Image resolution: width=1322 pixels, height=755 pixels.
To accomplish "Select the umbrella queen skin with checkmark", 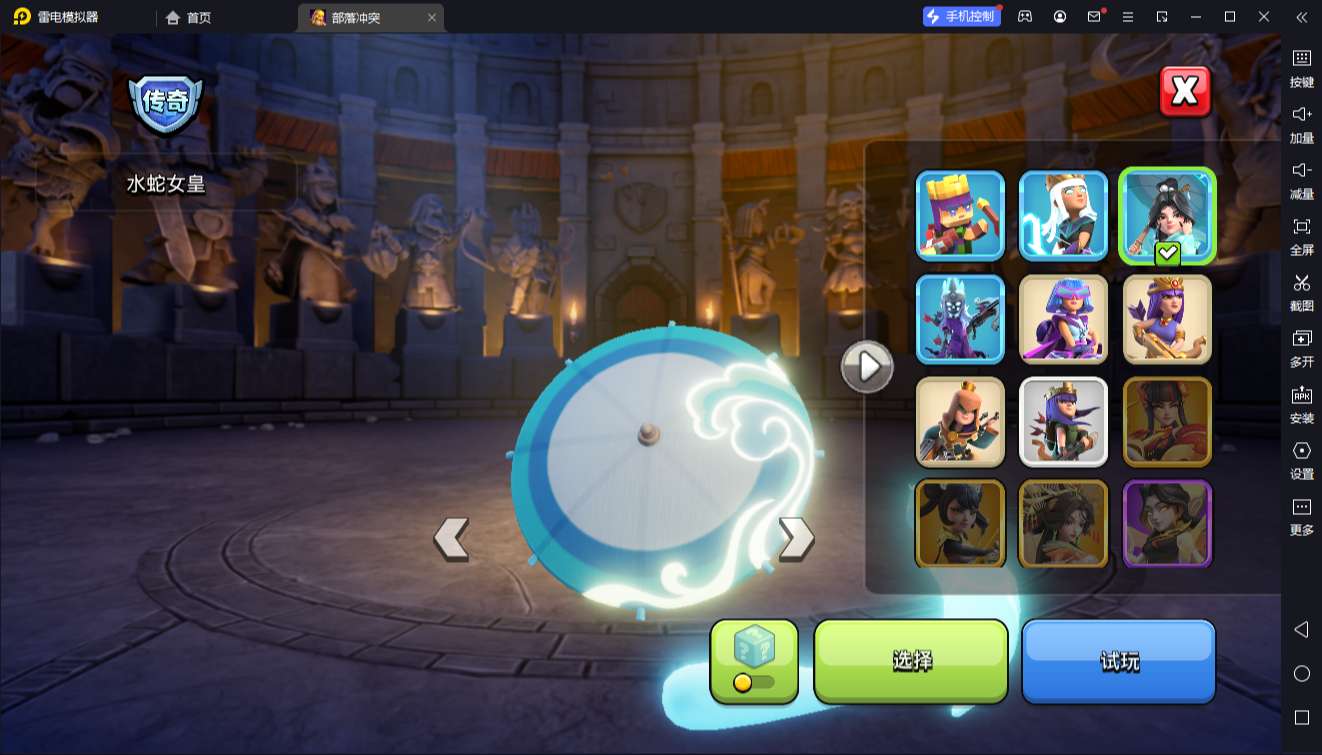I will click(x=1167, y=215).
